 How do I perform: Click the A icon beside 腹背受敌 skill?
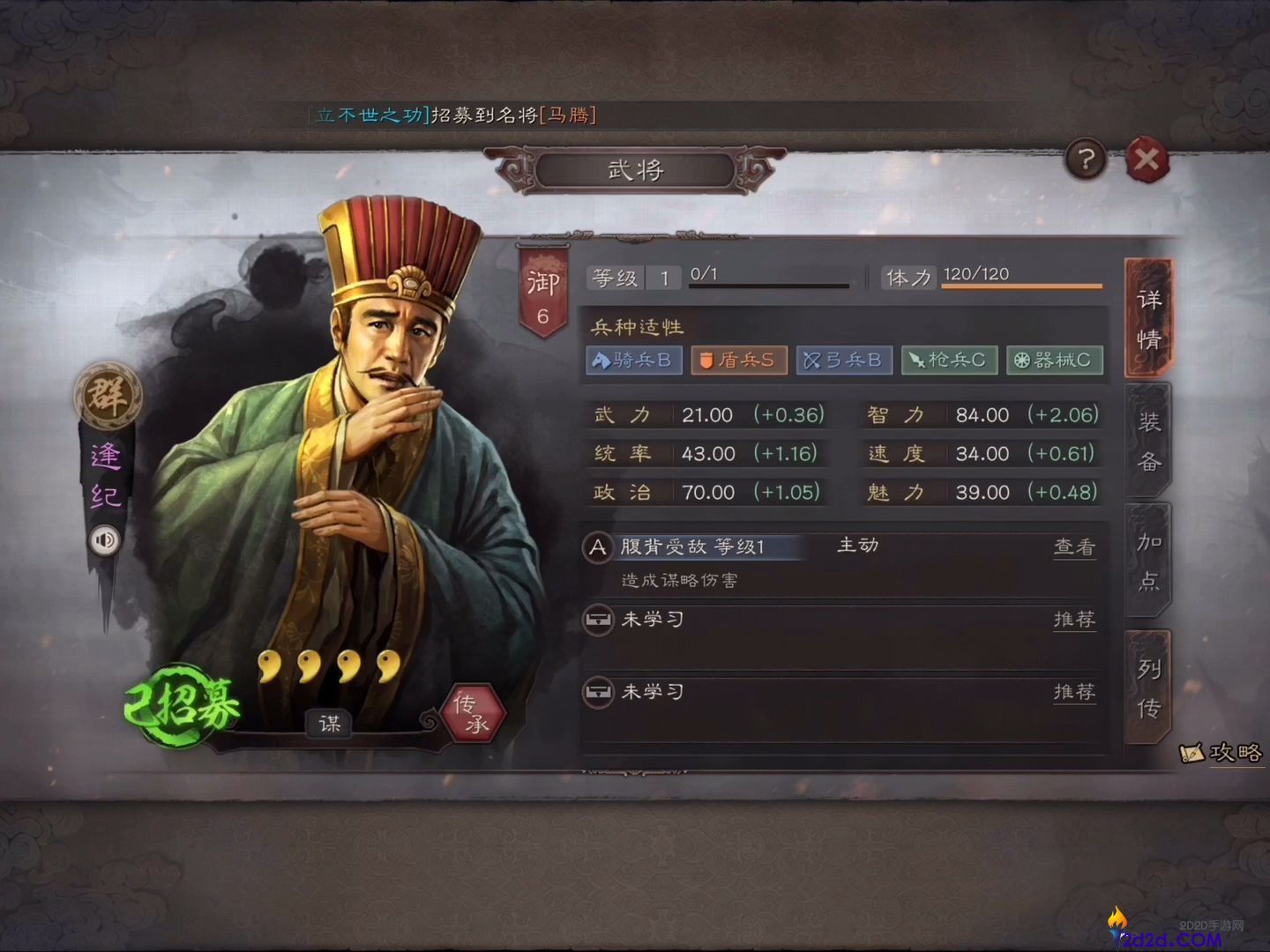click(x=599, y=547)
